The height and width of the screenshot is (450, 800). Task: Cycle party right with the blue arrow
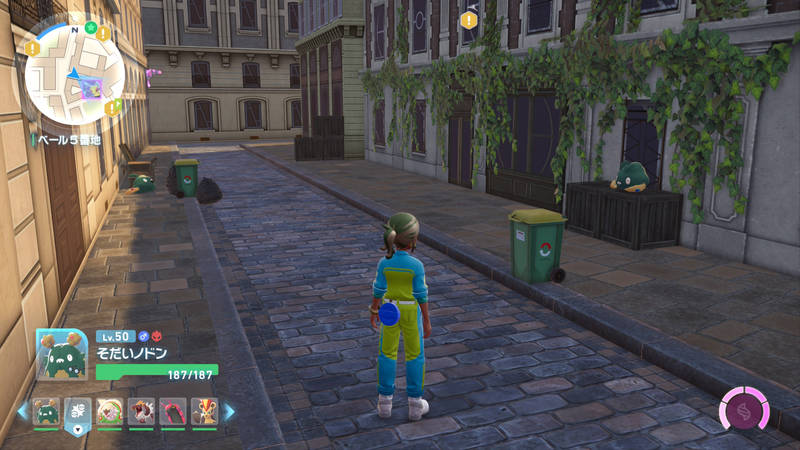pyautogui.click(x=229, y=411)
